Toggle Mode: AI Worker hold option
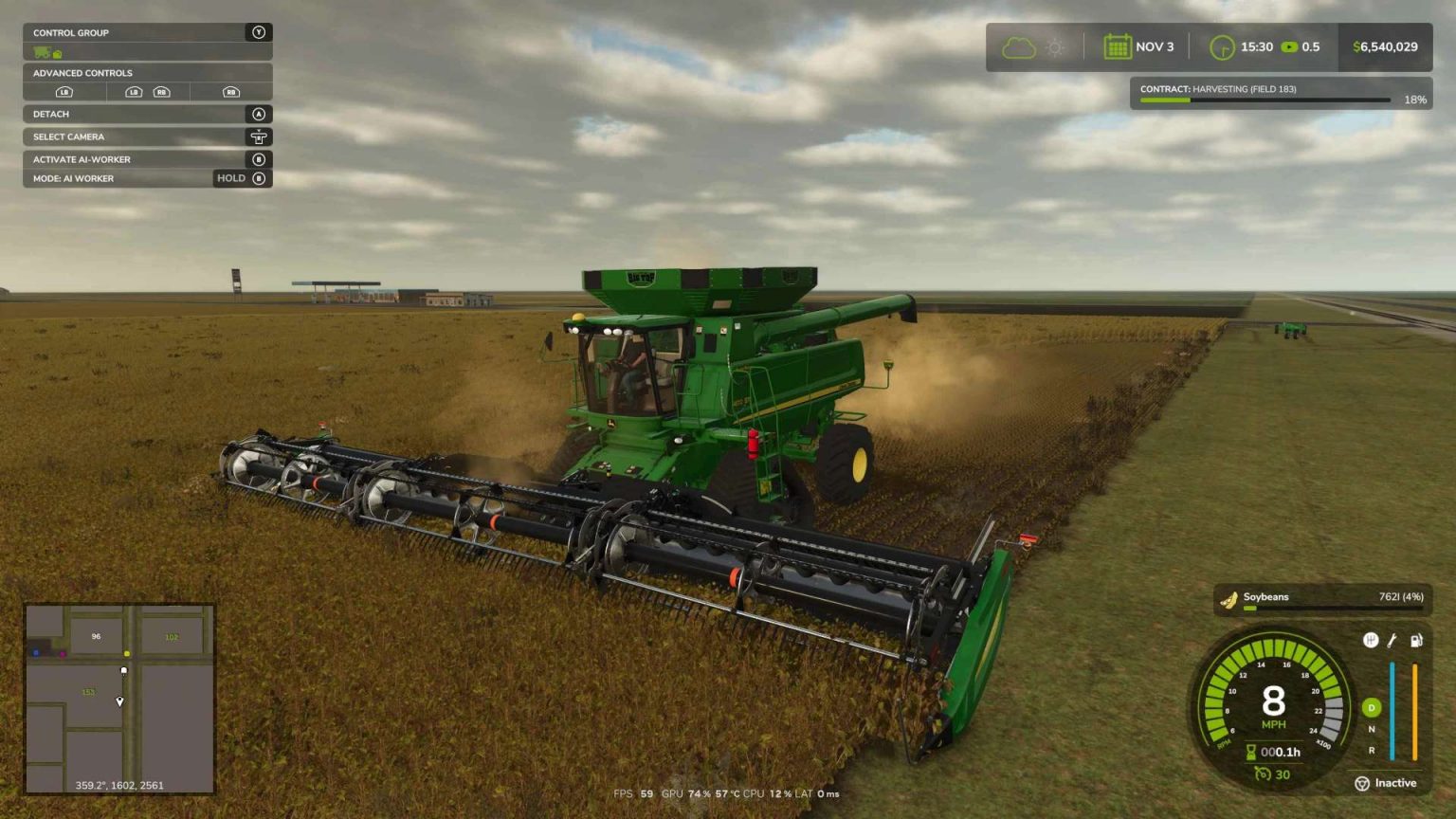Image resolution: width=1456 pixels, height=819 pixels. click(x=147, y=178)
